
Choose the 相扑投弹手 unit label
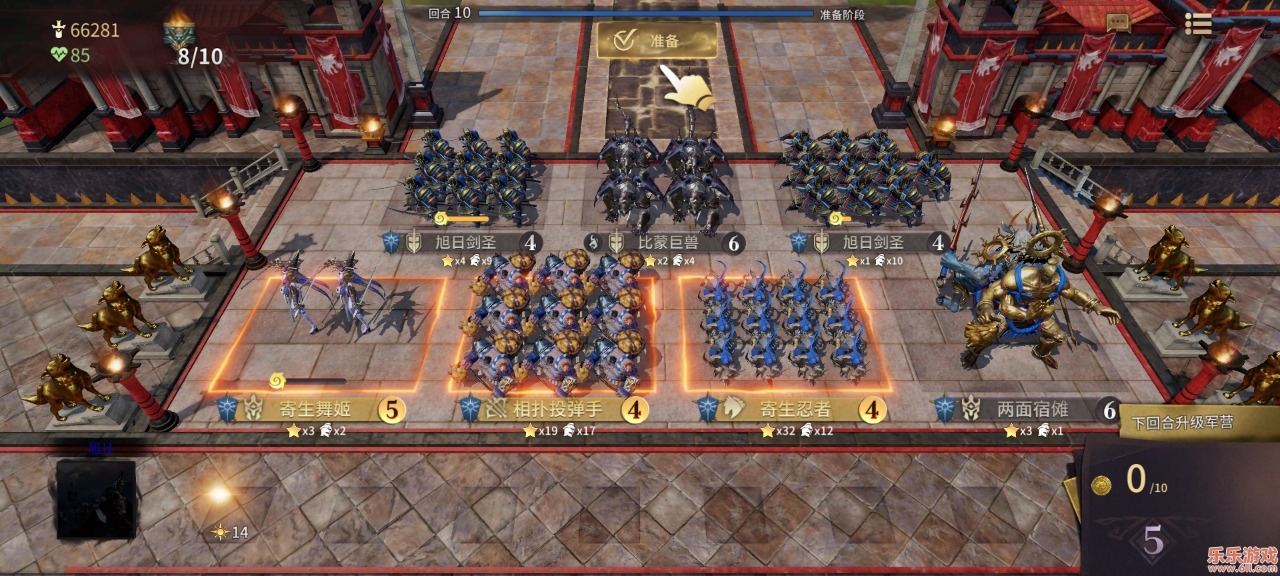[555, 410]
